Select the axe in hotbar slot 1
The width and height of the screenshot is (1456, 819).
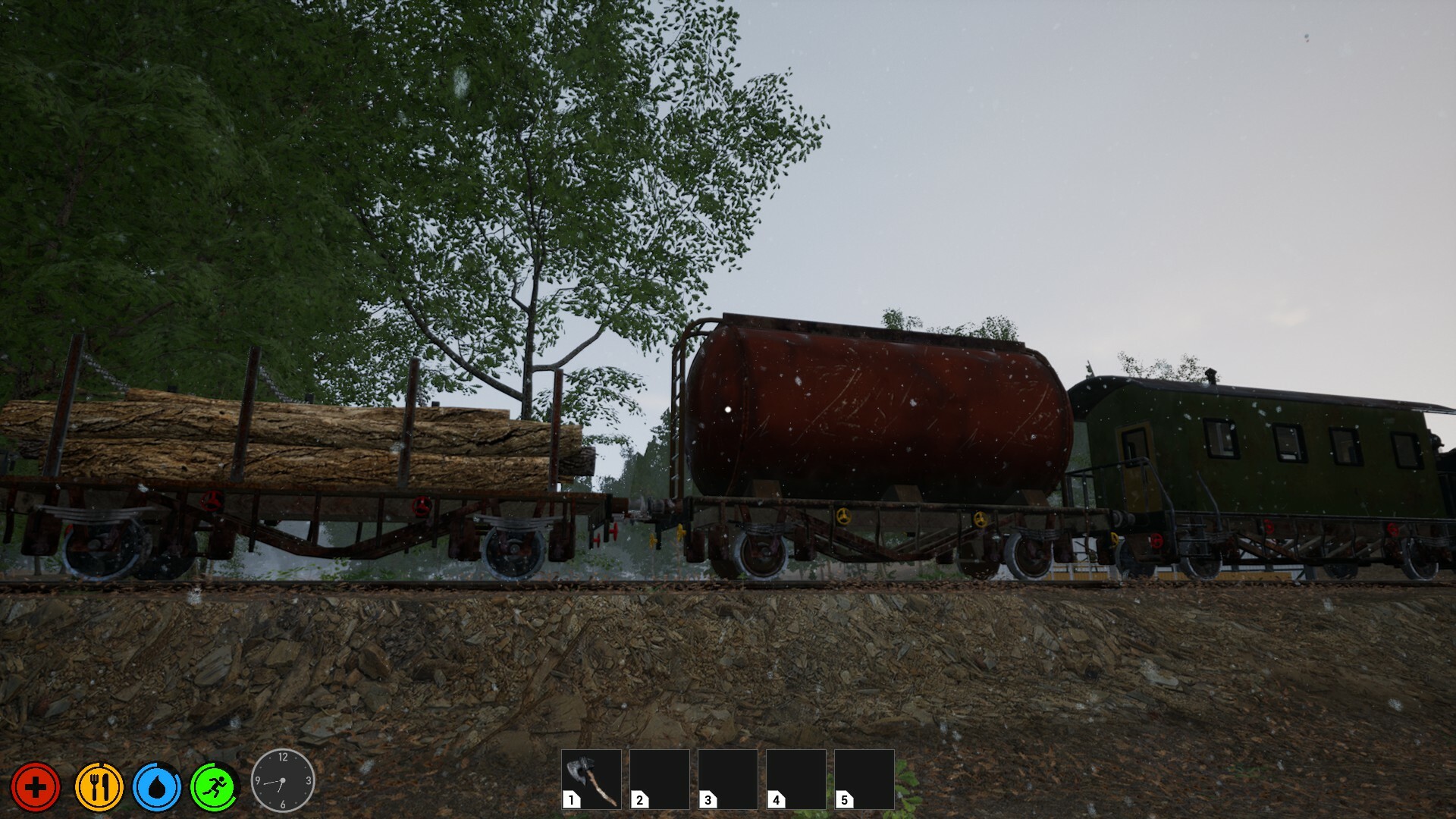tap(593, 777)
